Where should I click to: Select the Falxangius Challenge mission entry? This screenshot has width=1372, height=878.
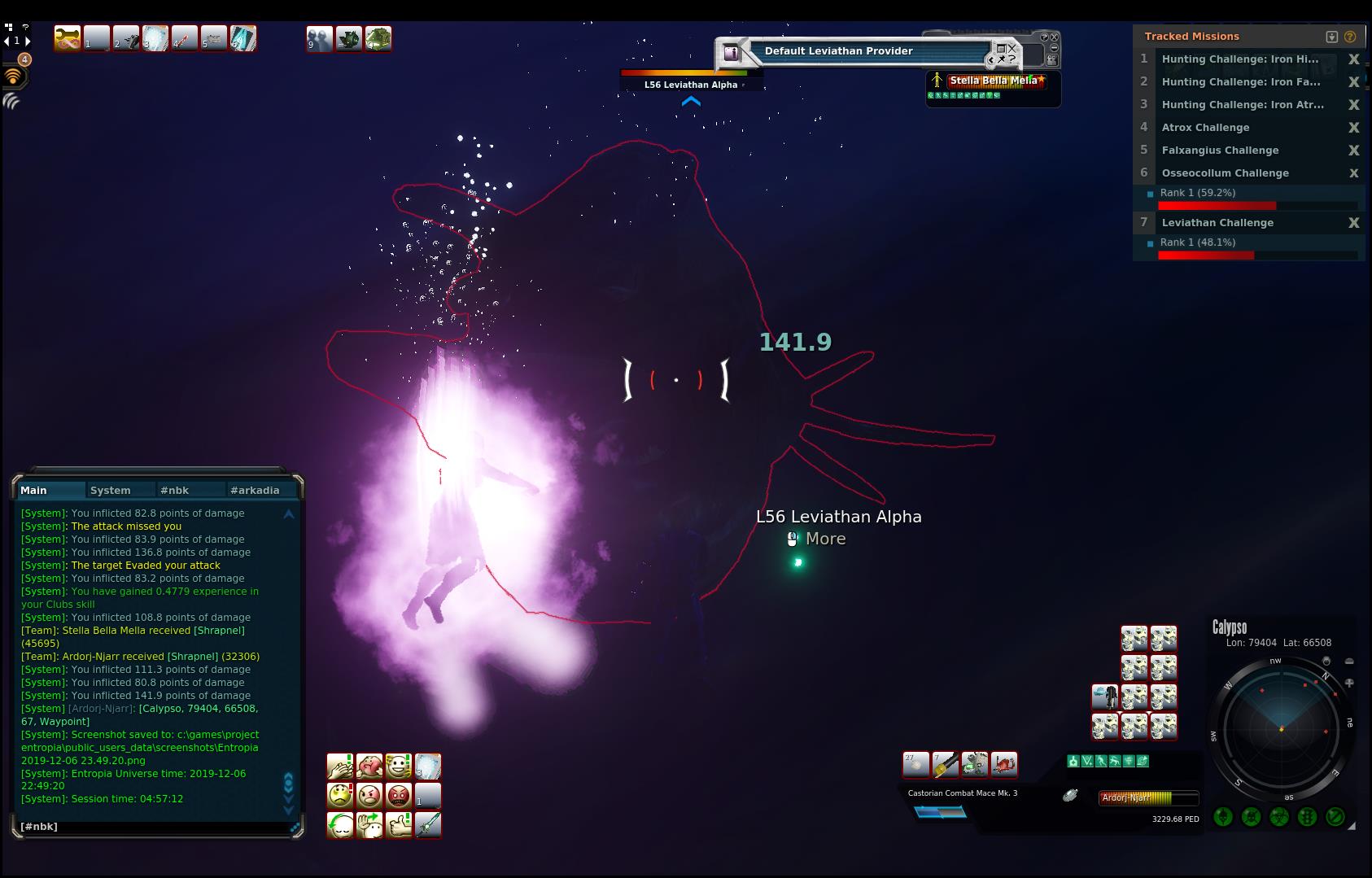(x=1220, y=151)
